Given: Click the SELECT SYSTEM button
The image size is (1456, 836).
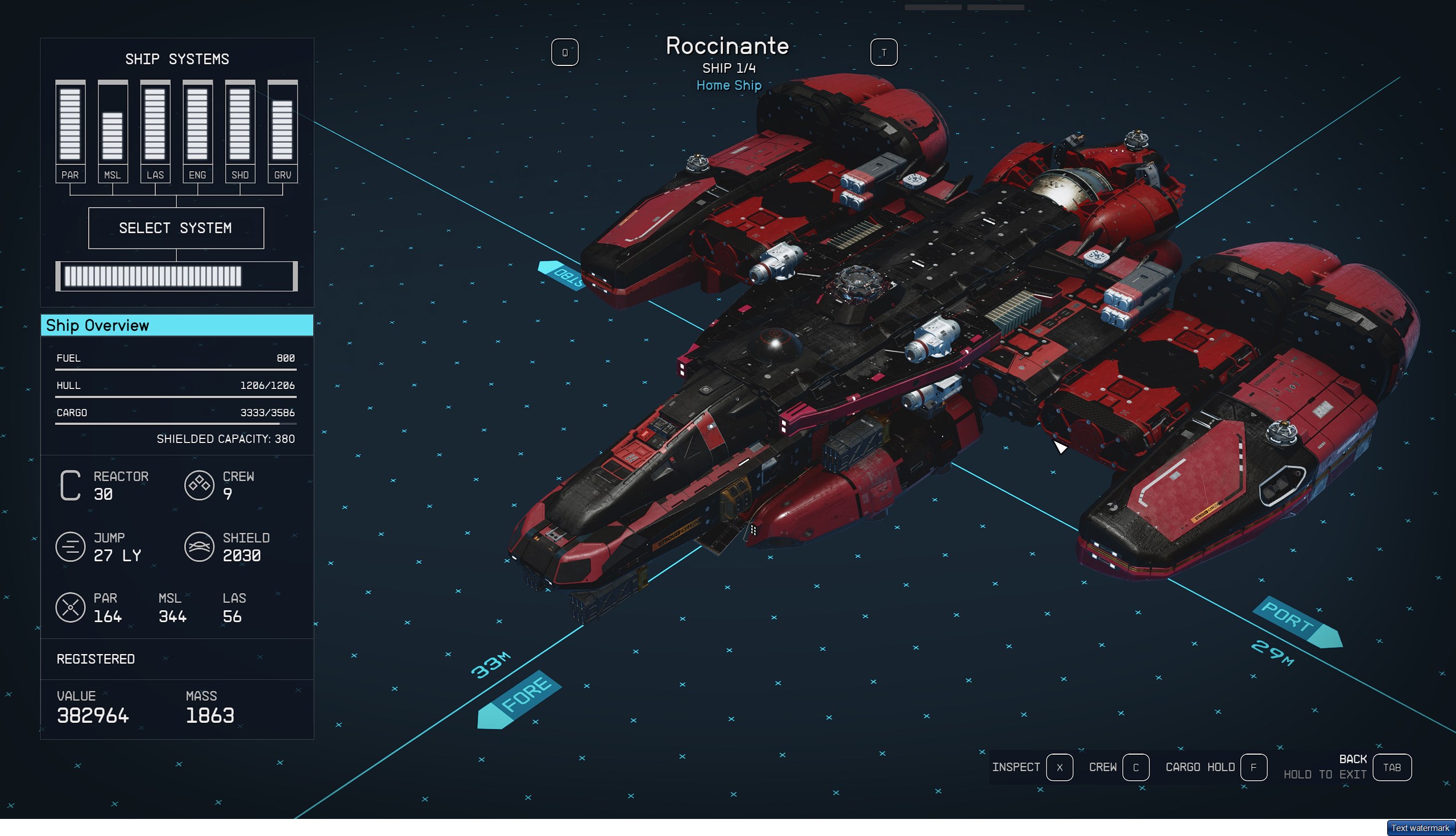Looking at the screenshot, I should [176, 227].
